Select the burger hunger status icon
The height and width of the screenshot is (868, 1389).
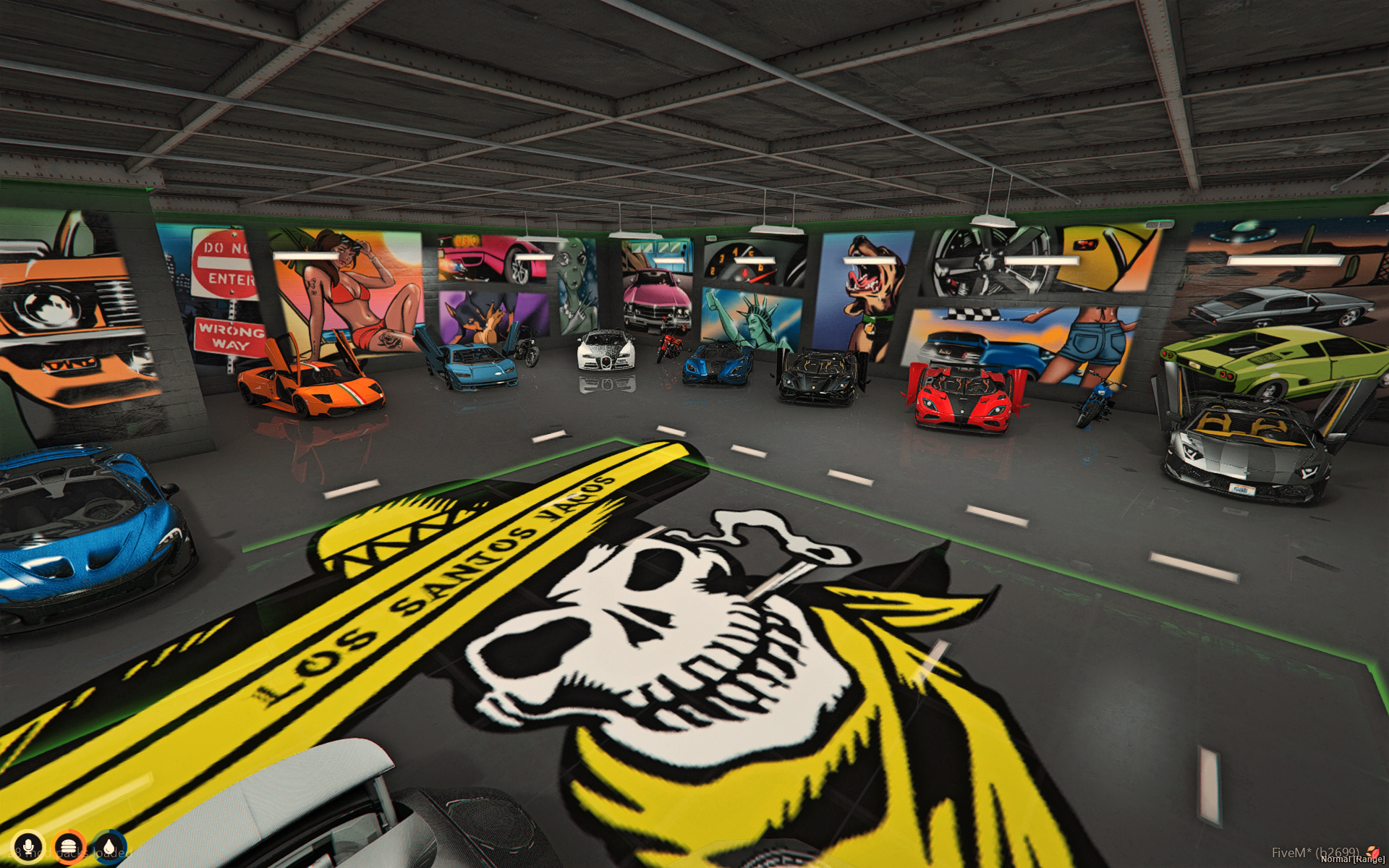[x=69, y=846]
